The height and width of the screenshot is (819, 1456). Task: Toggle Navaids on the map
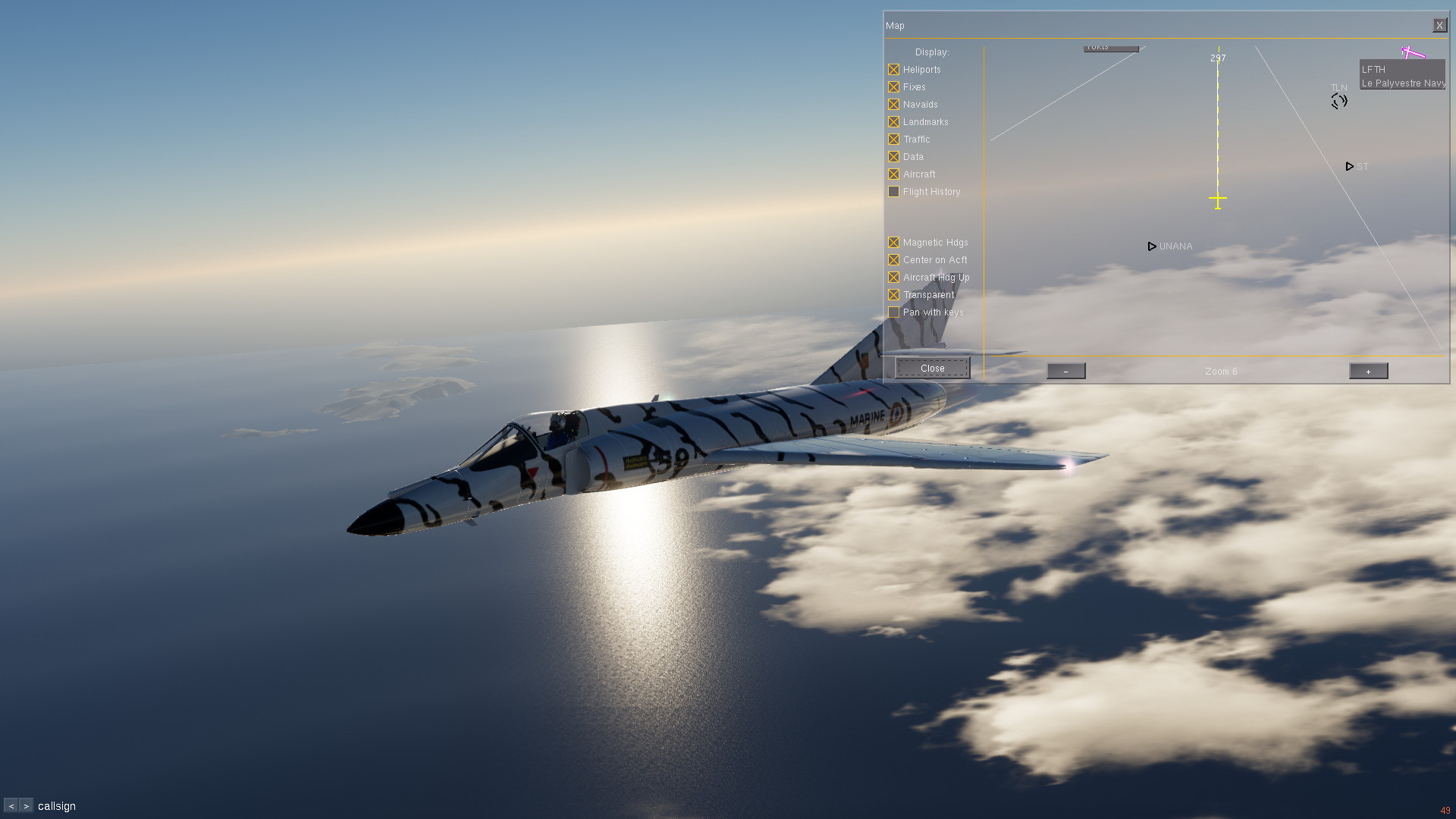click(894, 105)
